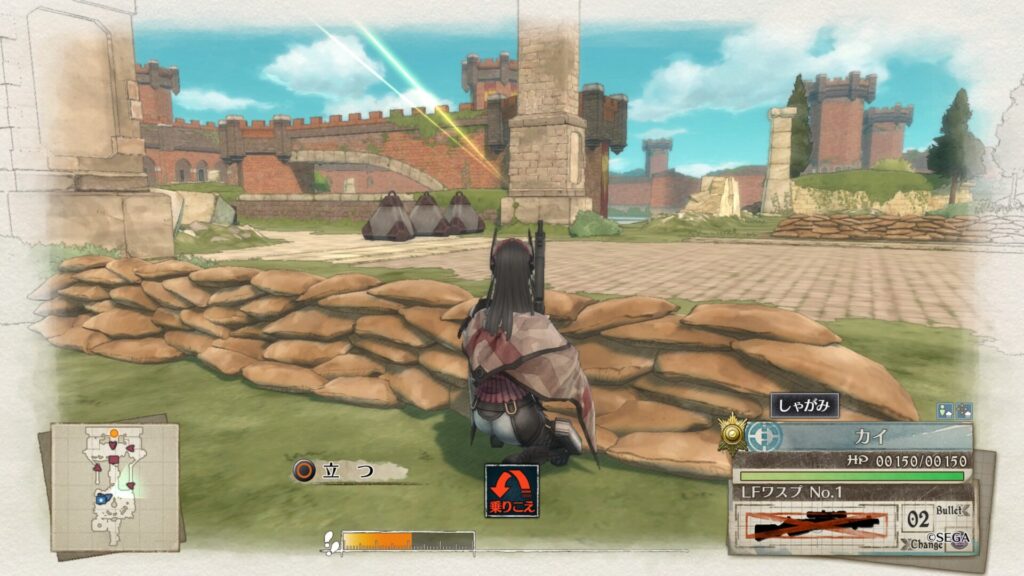Click the battlefield minimap
Viewport: 1024px width, 576px height.
coord(114,487)
